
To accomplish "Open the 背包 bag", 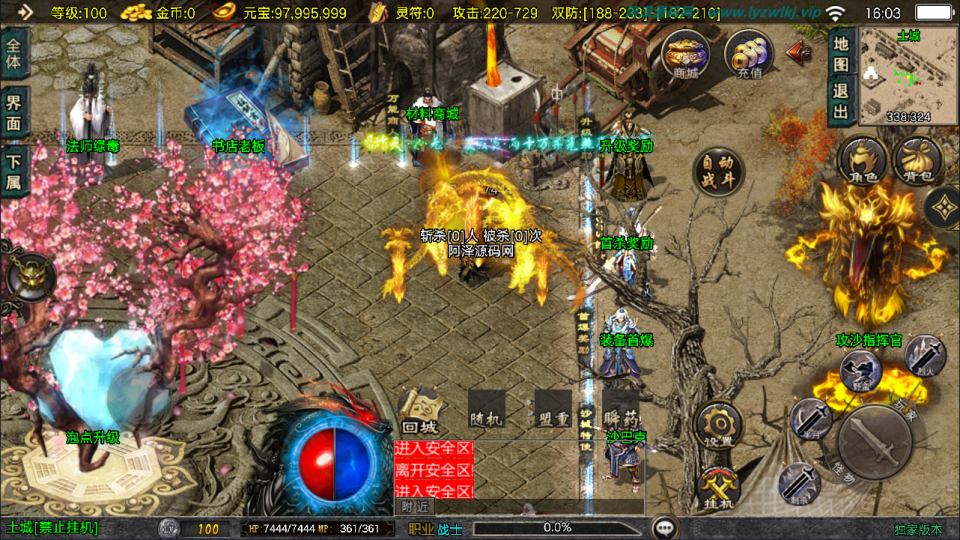I will tap(914, 162).
